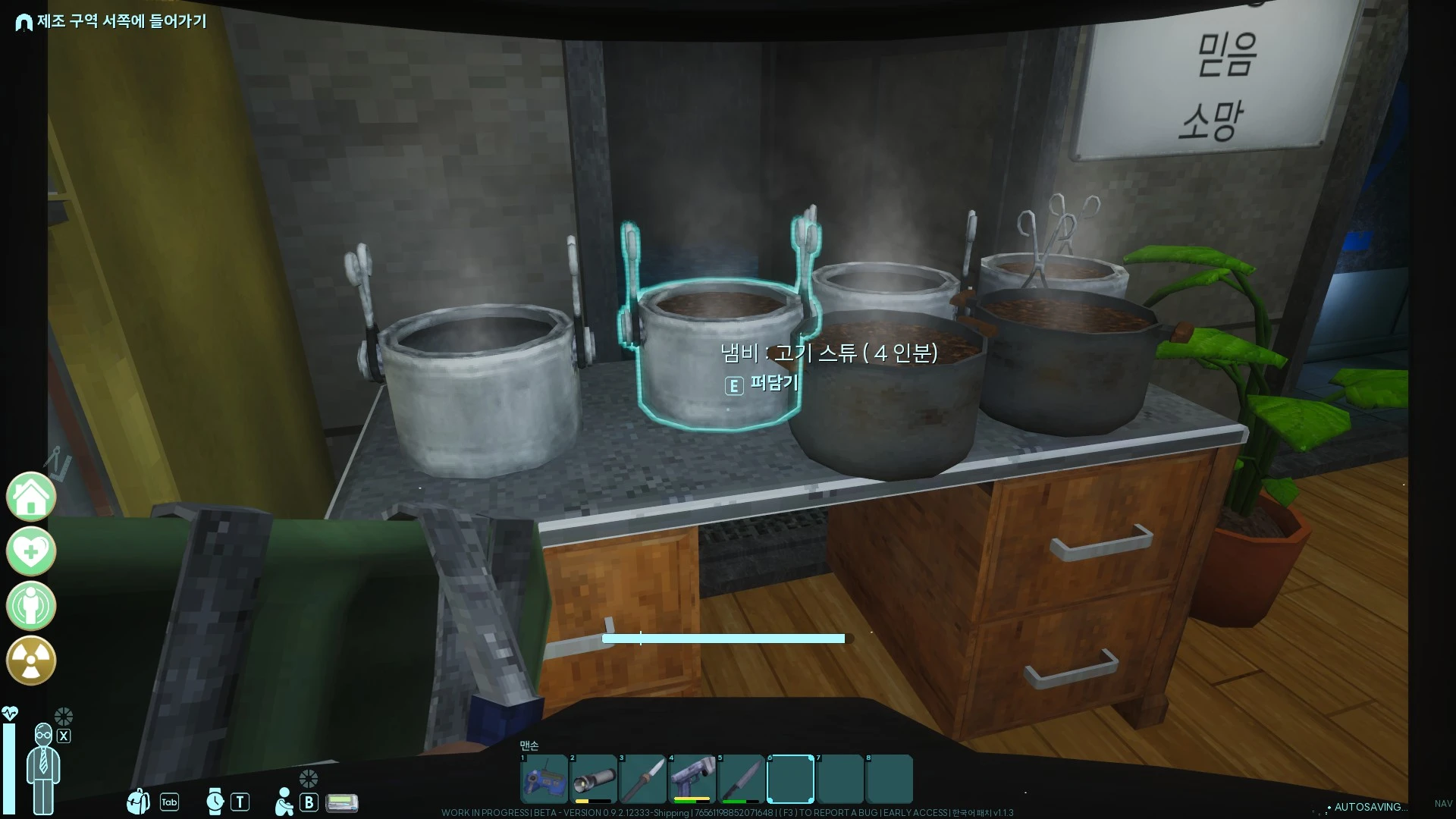Image resolution: width=1456 pixels, height=819 pixels.
Task: Choose the kitchen knife in slot 5
Action: (x=741, y=779)
